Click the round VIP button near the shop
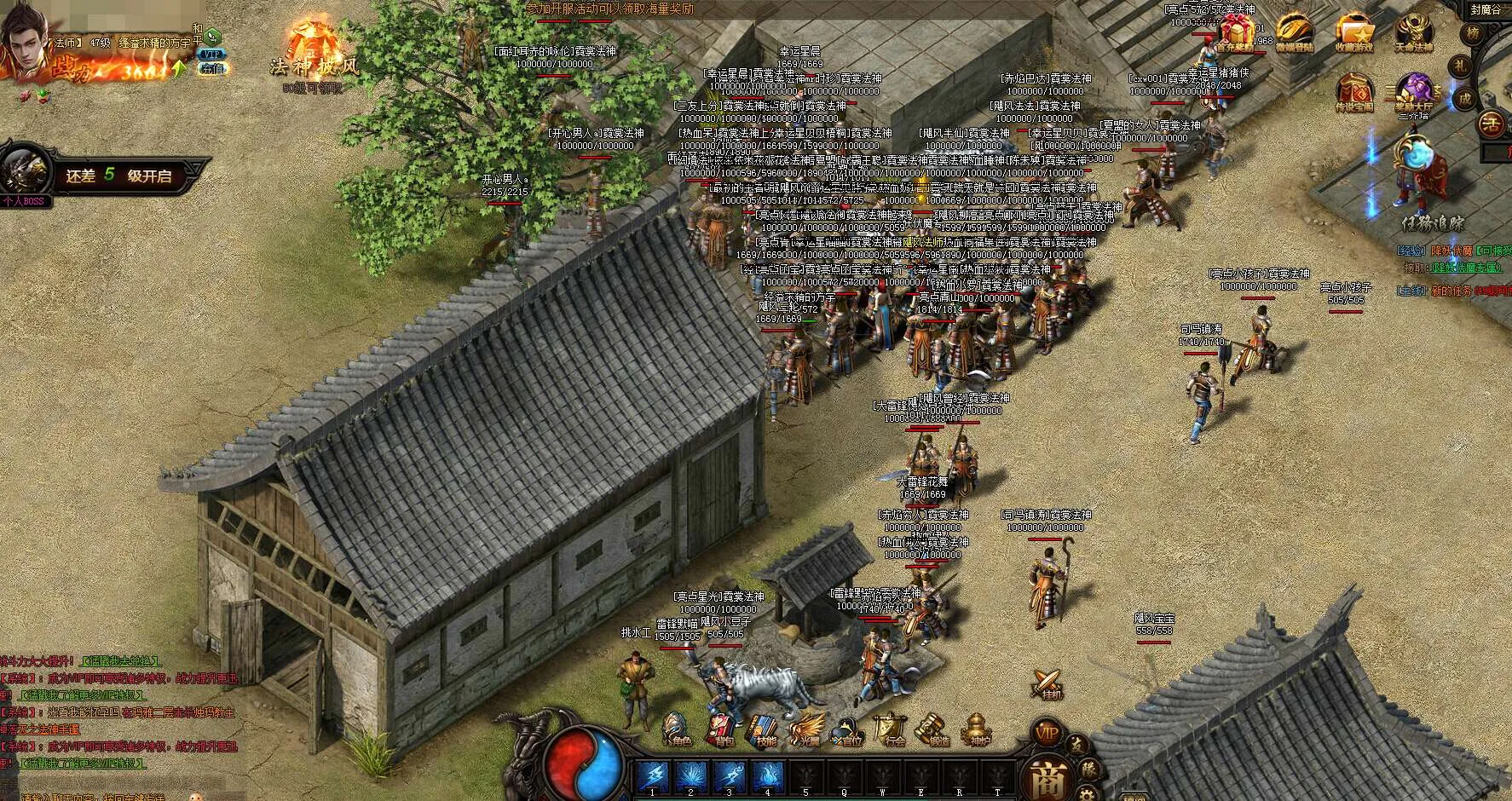 [x=1047, y=733]
